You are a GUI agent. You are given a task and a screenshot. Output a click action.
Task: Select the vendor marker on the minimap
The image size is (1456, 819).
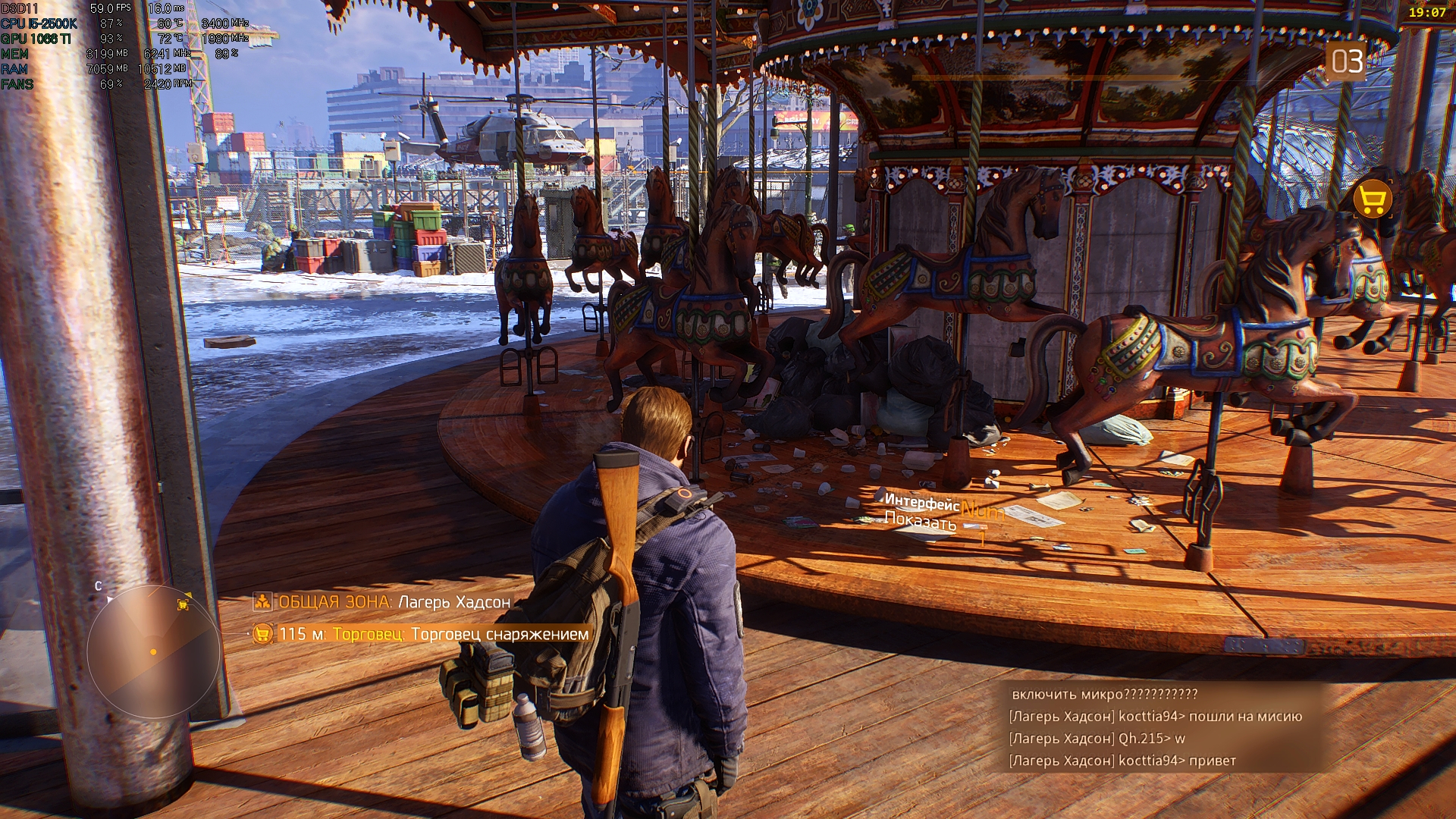coord(183,604)
